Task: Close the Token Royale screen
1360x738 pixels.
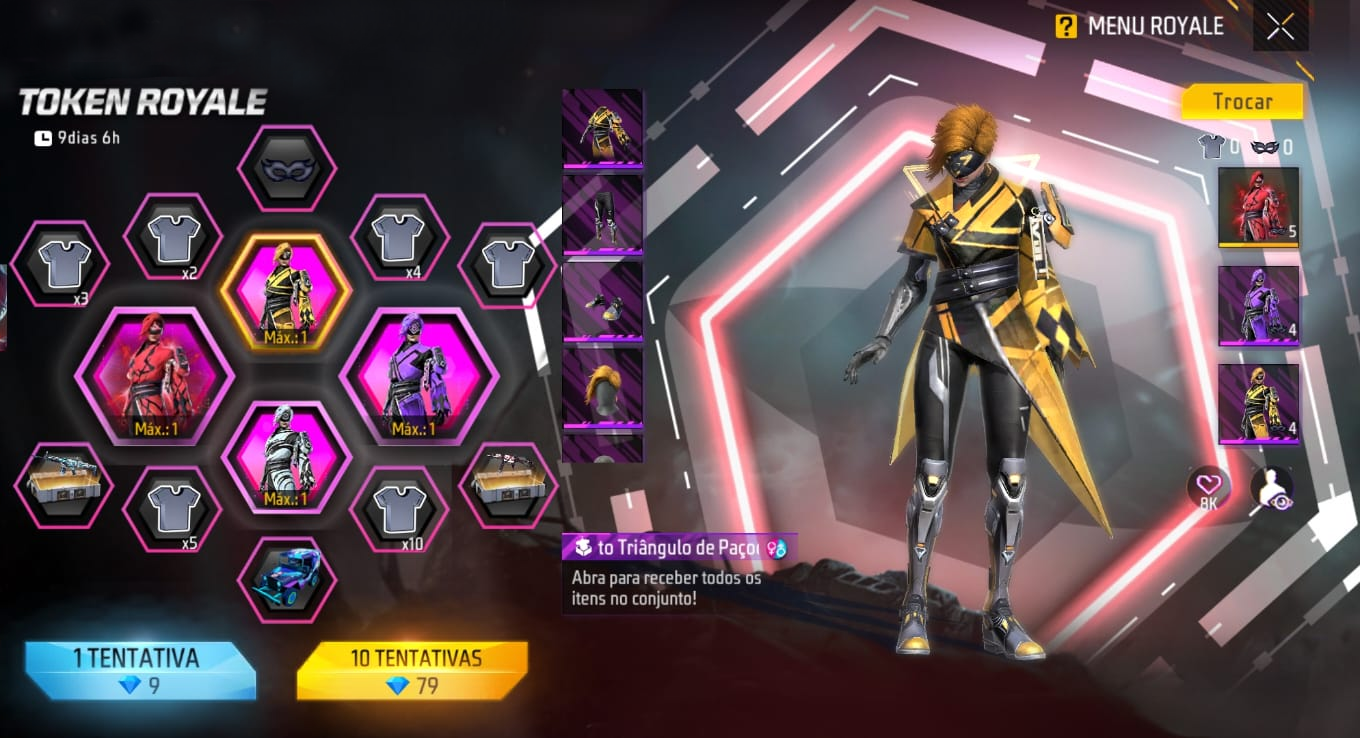Action: [1280, 27]
